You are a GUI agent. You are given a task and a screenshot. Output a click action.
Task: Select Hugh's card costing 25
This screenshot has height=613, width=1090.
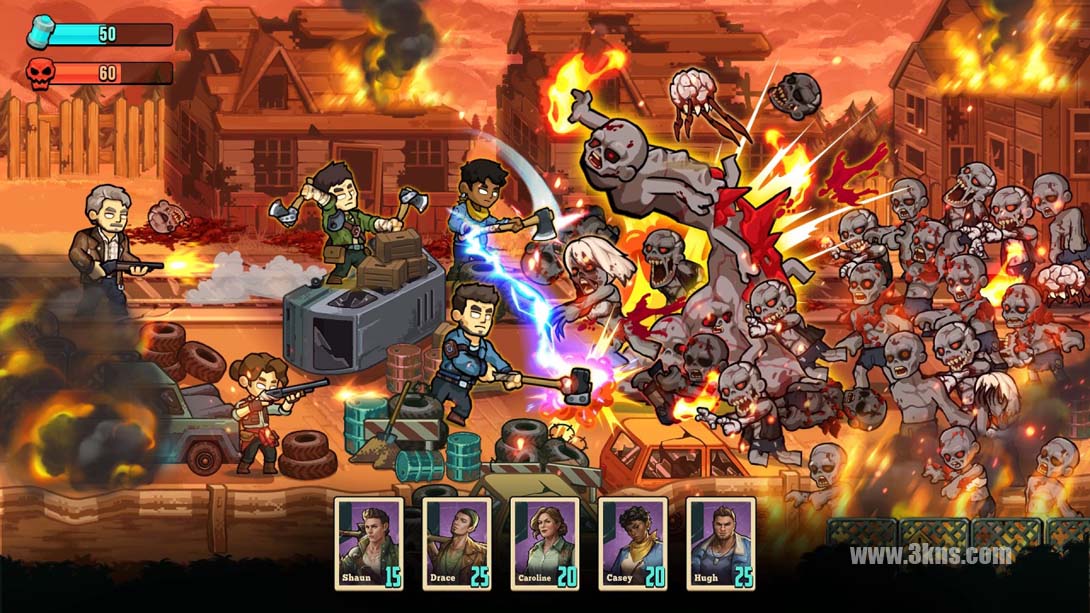[x=721, y=543]
